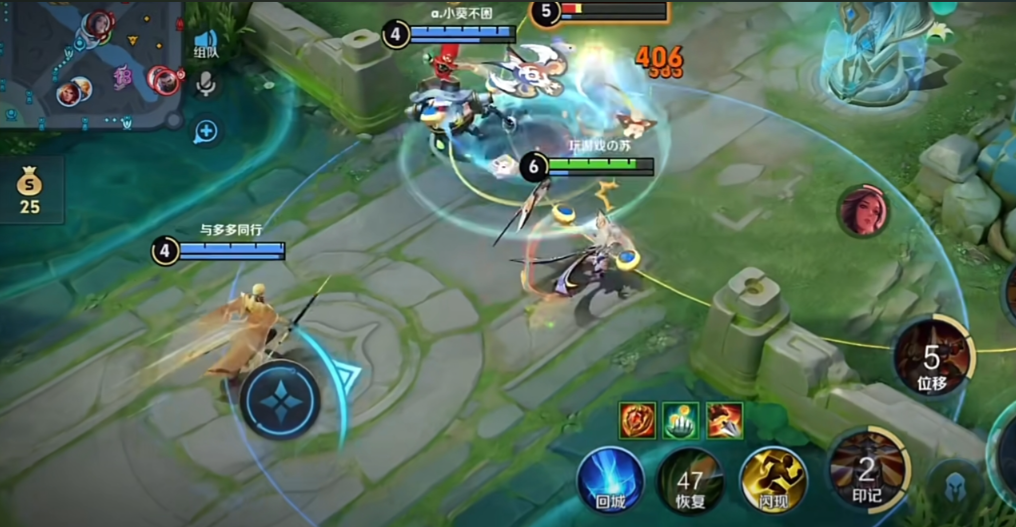The height and width of the screenshot is (527, 1016).
Task: Select the red swirl equipment icon
Action: point(637,420)
